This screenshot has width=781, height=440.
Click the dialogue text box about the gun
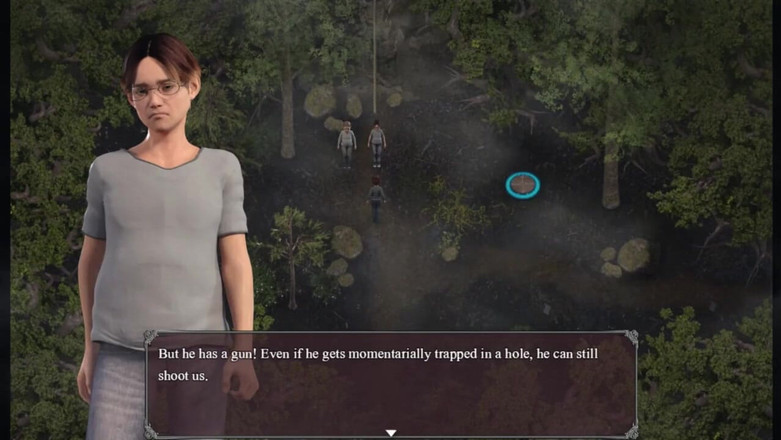(x=391, y=381)
